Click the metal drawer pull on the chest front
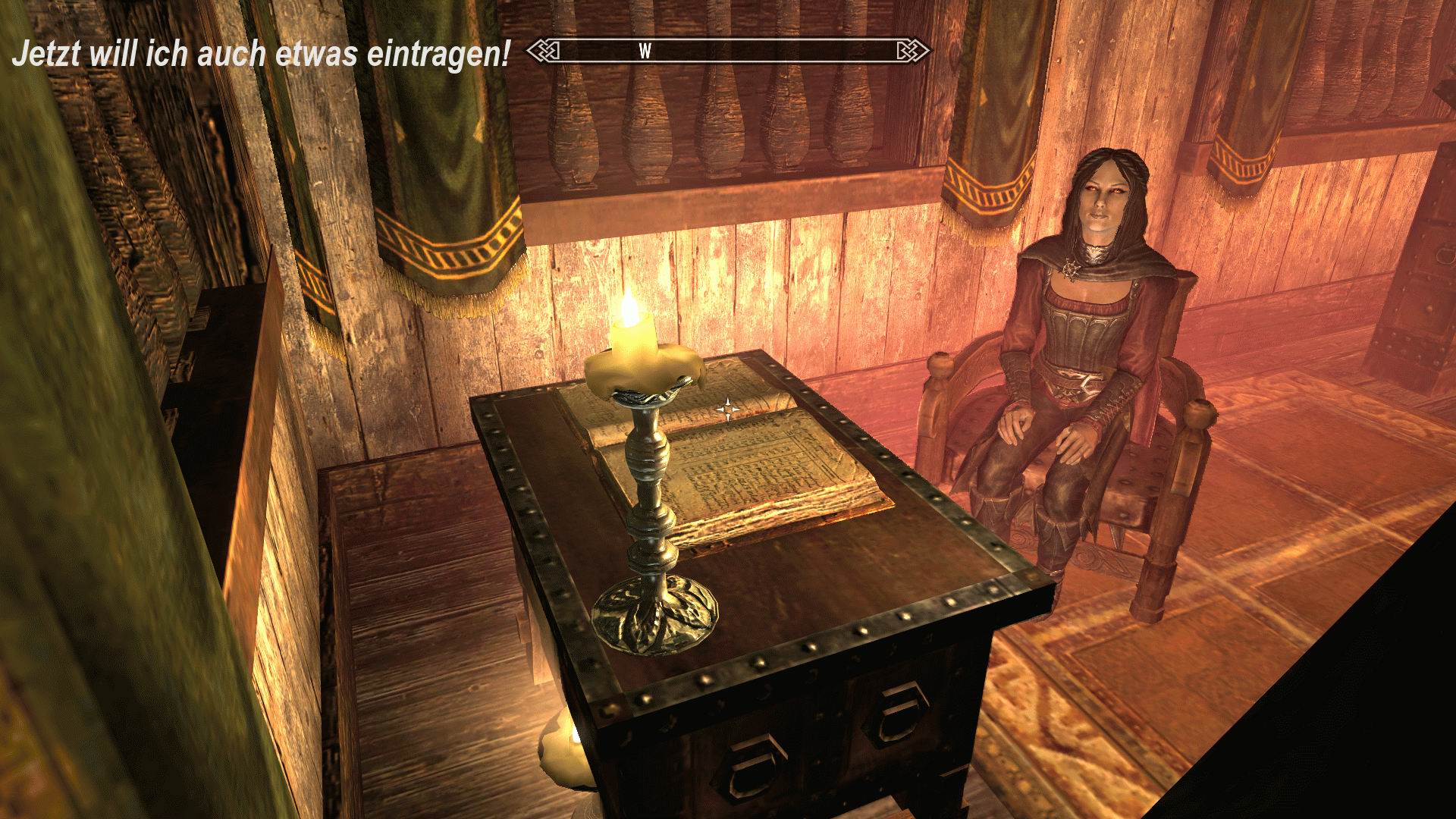 coord(899,713)
